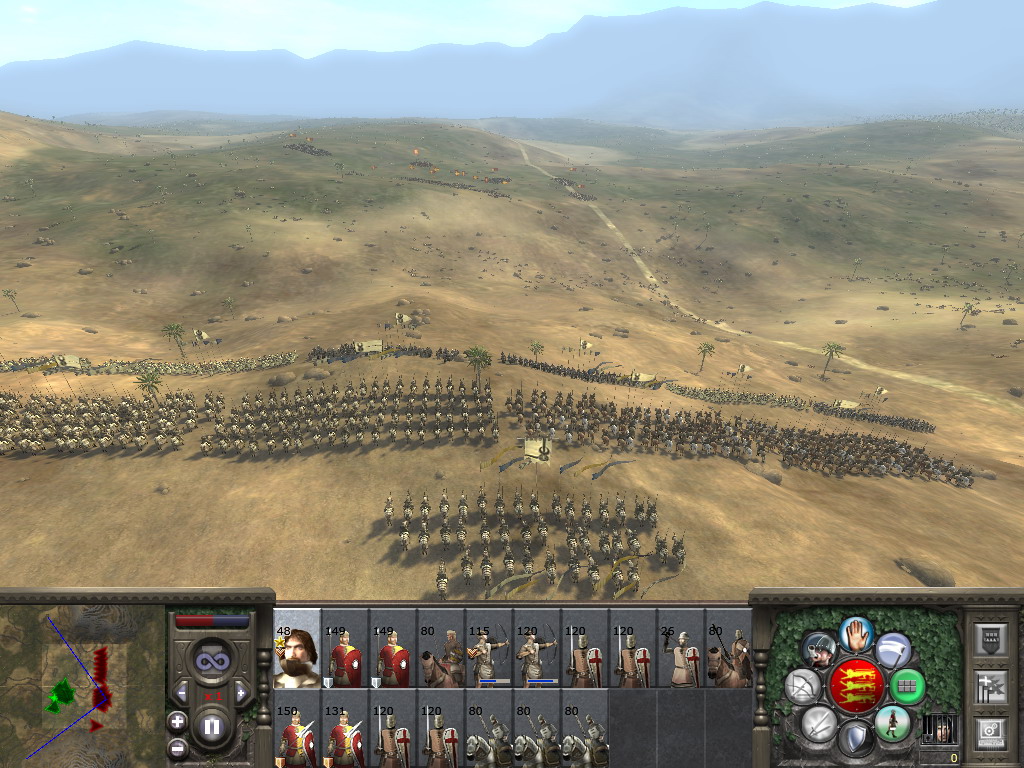
Task: Select the general's unit card with portrait
Action: [297, 649]
